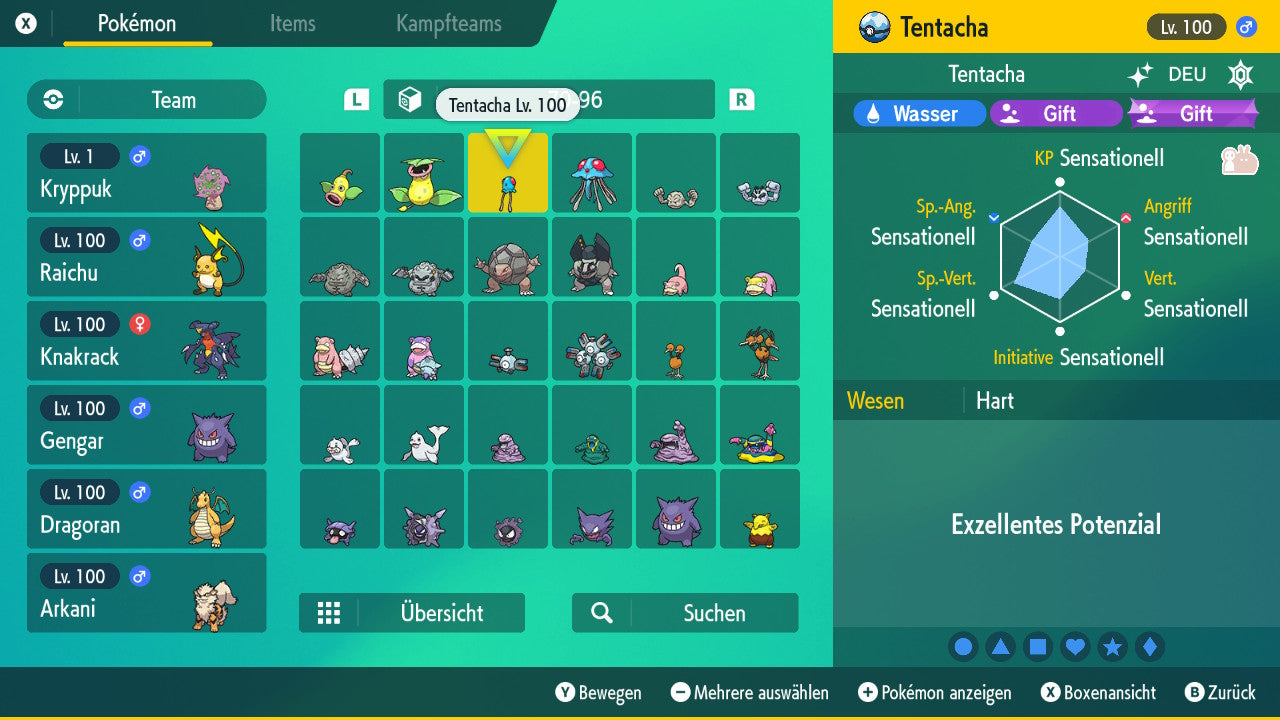Click the grid icon on the Übersicht button
The image size is (1280, 720).
tap(330, 612)
